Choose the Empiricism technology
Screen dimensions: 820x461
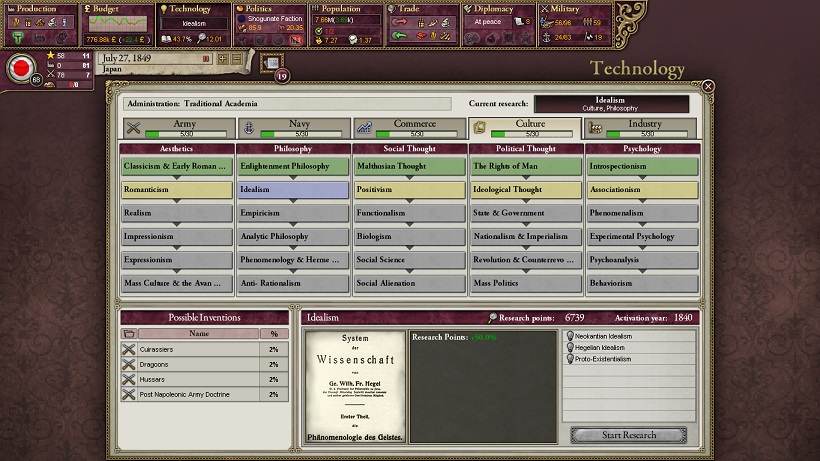[293, 213]
